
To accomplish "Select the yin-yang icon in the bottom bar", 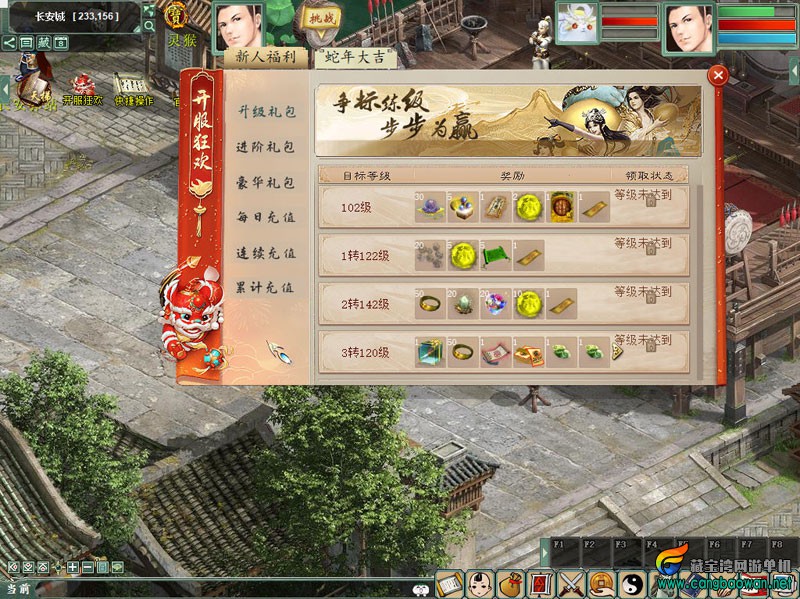I will pos(631,582).
